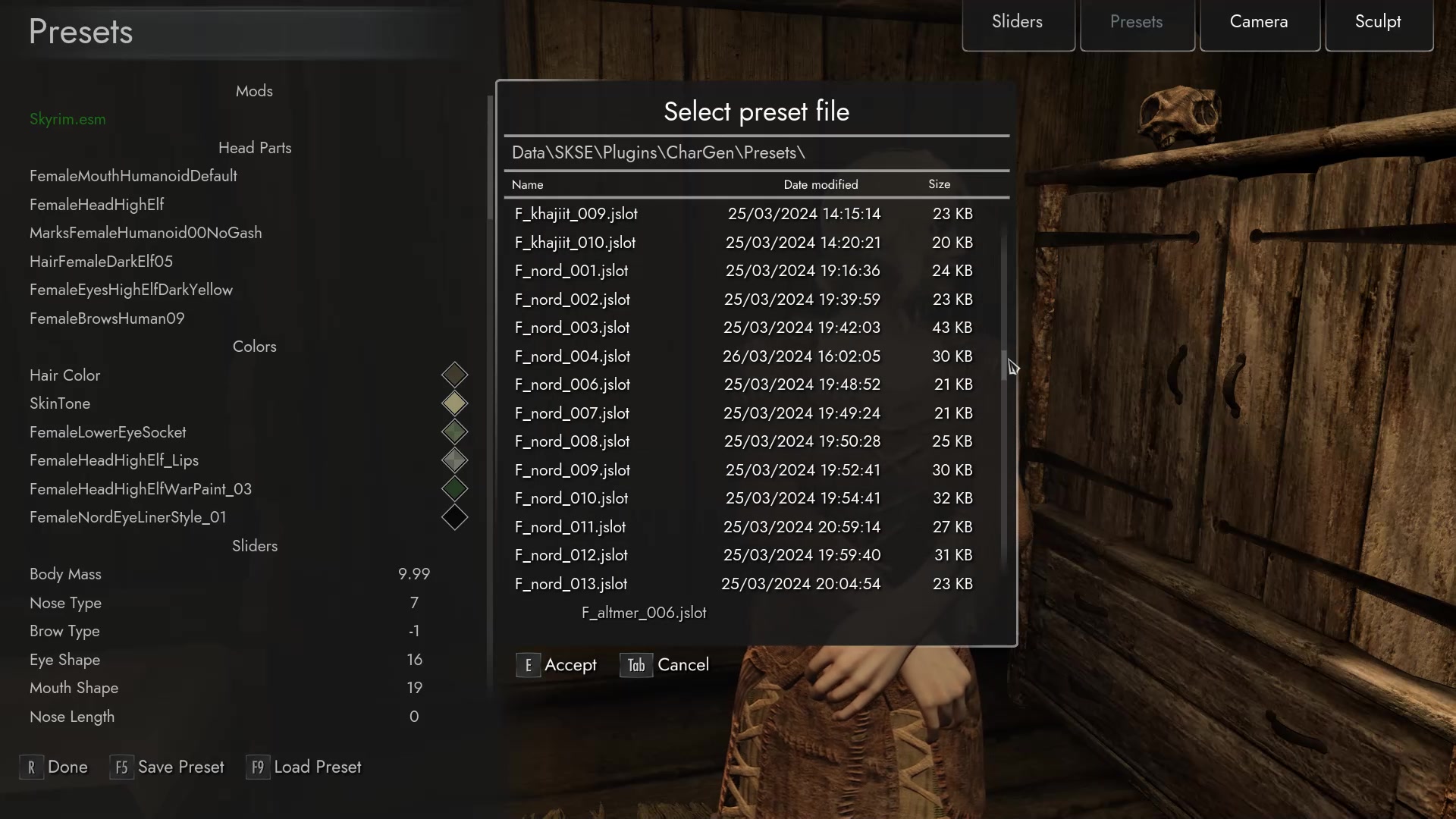The image size is (1456, 819).
Task: Open the SkinTone color swatch
Action: pyautogui.click(x=454, y=403)
